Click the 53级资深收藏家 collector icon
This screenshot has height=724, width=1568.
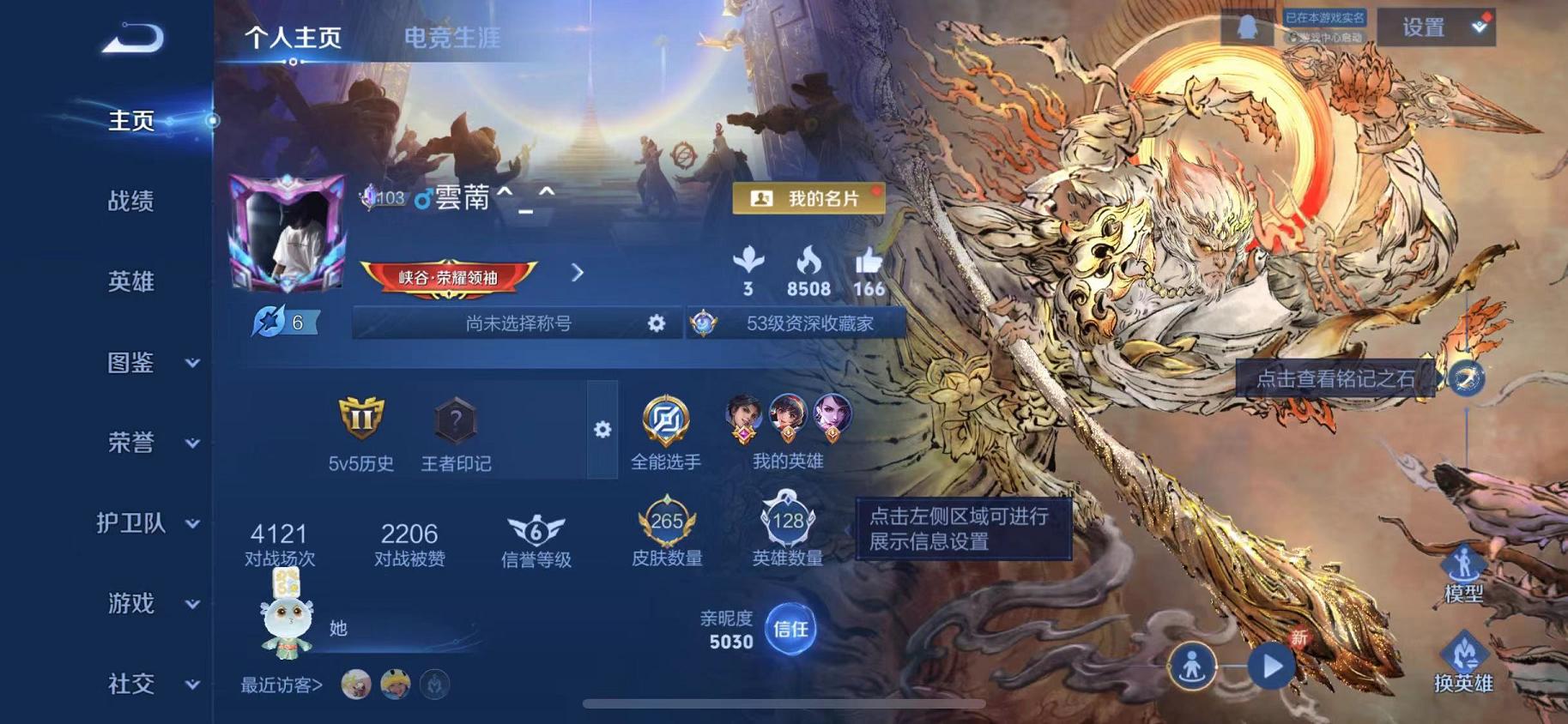[704, 324]
